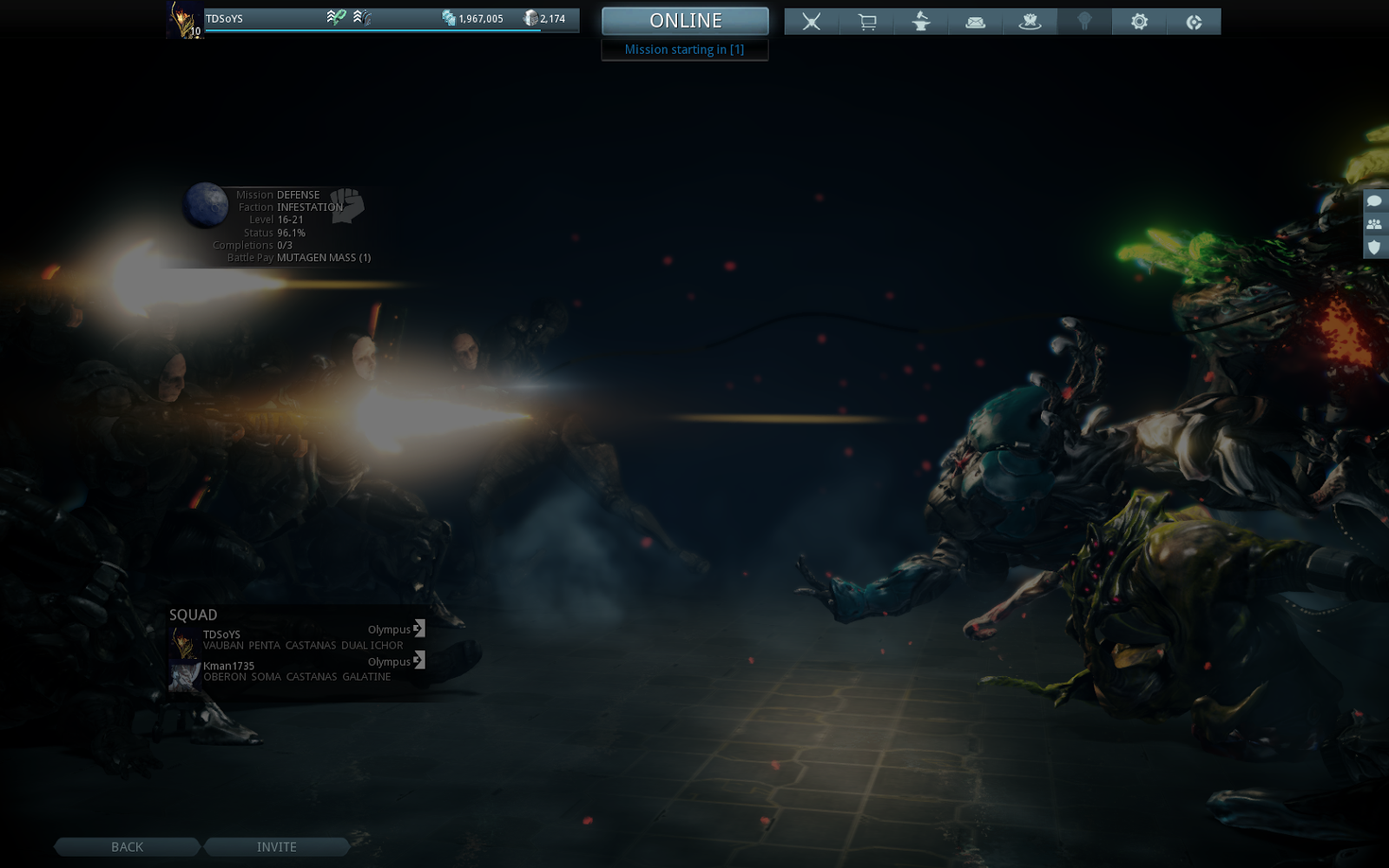1389x868 pixels.
Task: Open Options with the gear icon
Action: click(1140, 22)
